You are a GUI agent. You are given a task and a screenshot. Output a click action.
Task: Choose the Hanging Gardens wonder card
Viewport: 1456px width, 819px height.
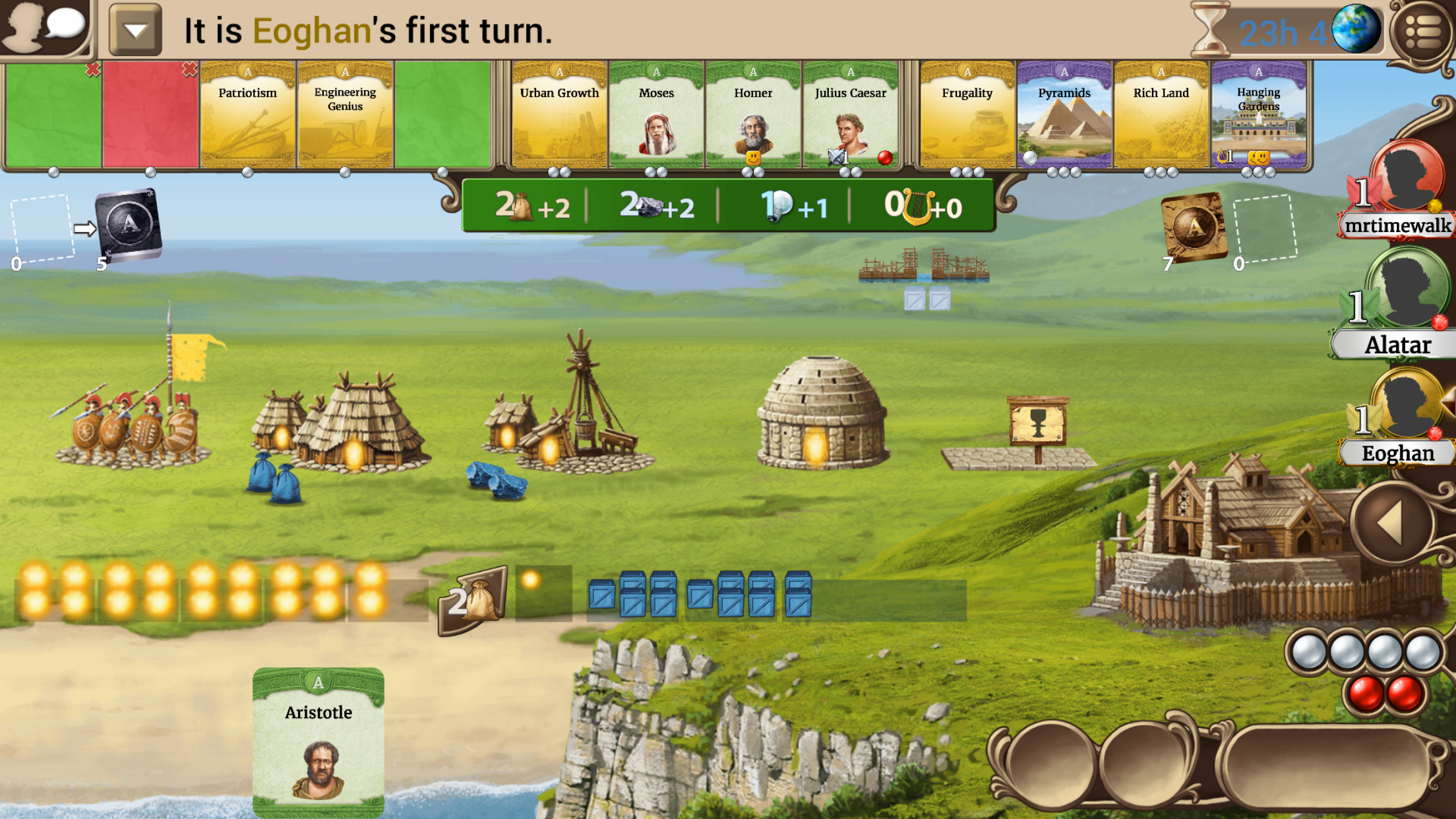click(1258, 115)
